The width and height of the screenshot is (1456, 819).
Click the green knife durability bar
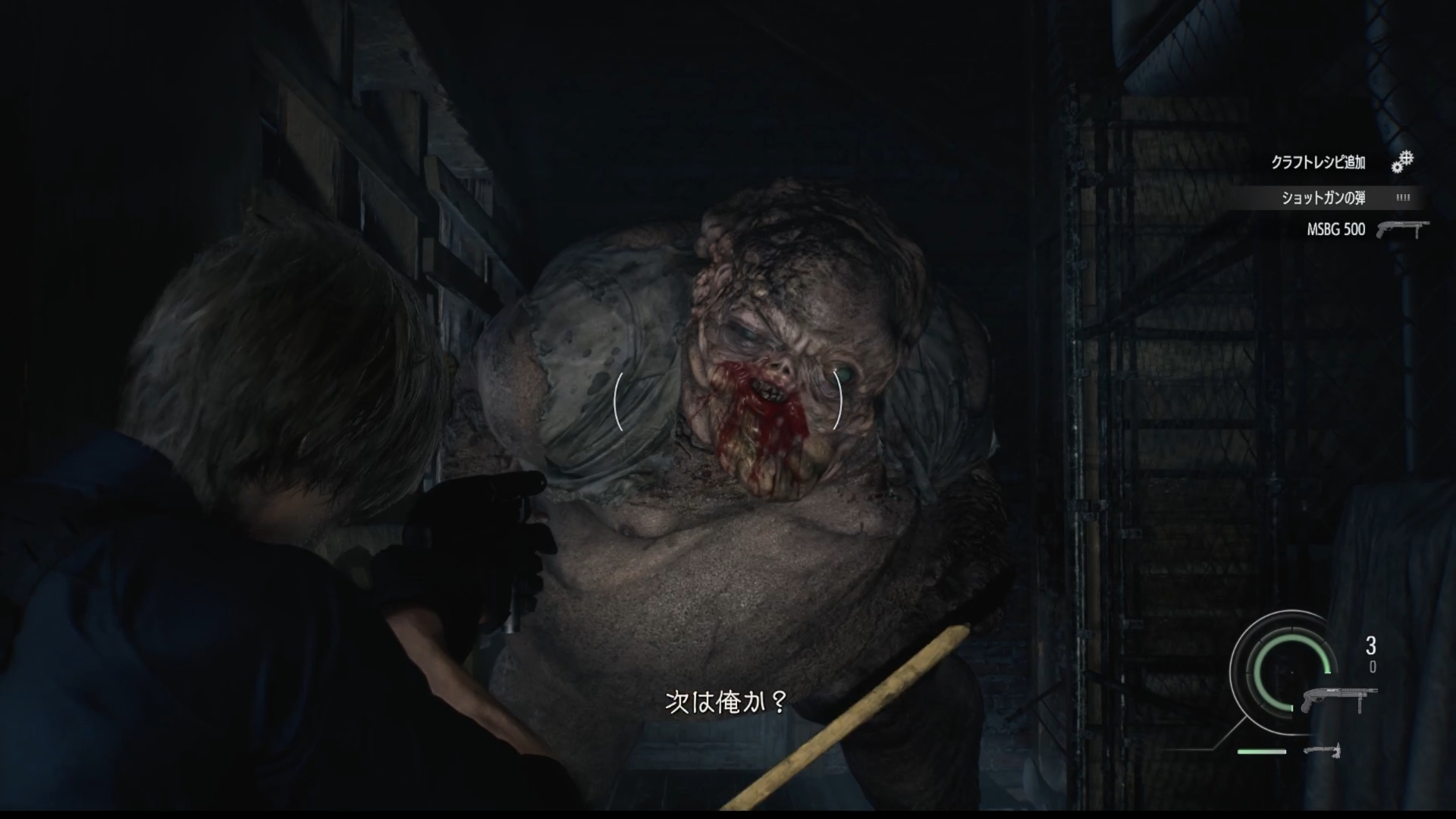(x=1263, y=752)
